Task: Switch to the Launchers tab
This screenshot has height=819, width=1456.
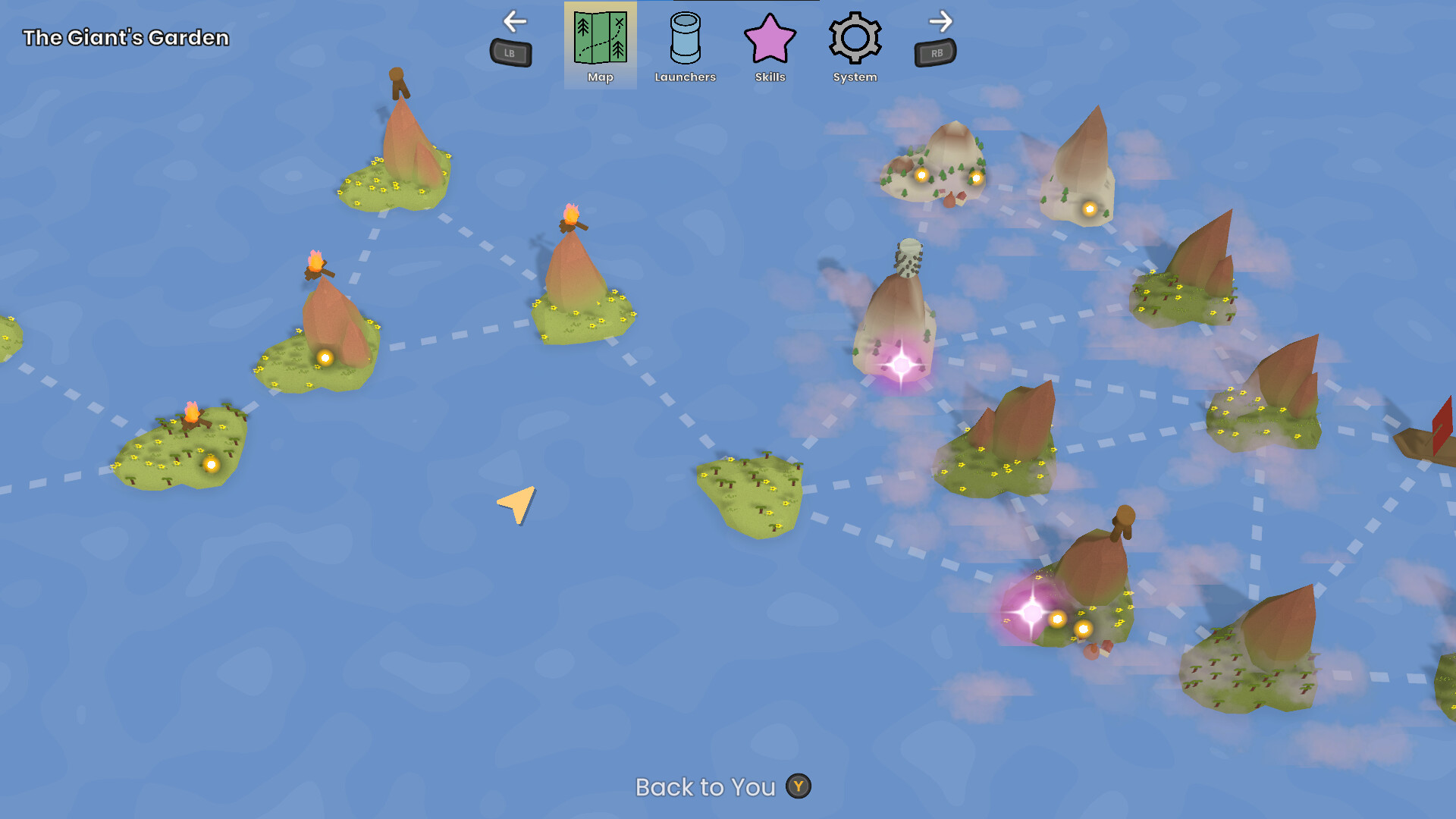Action: click(x=685, y=45)
